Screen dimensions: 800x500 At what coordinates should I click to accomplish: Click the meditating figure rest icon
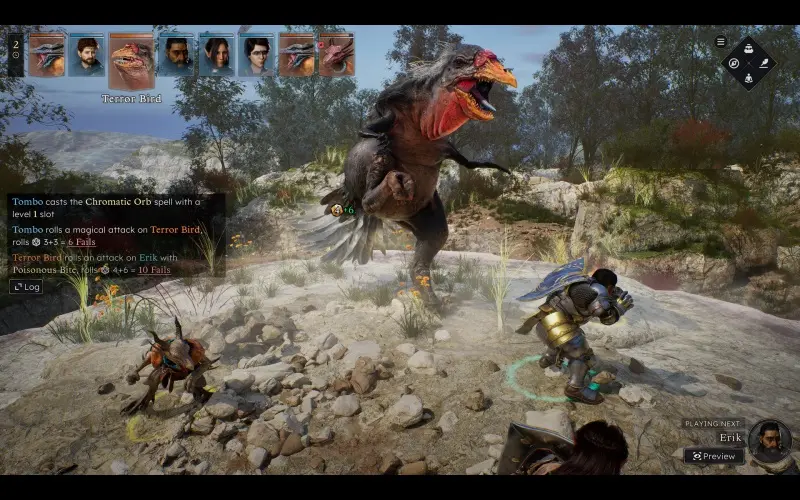(749, 77)
